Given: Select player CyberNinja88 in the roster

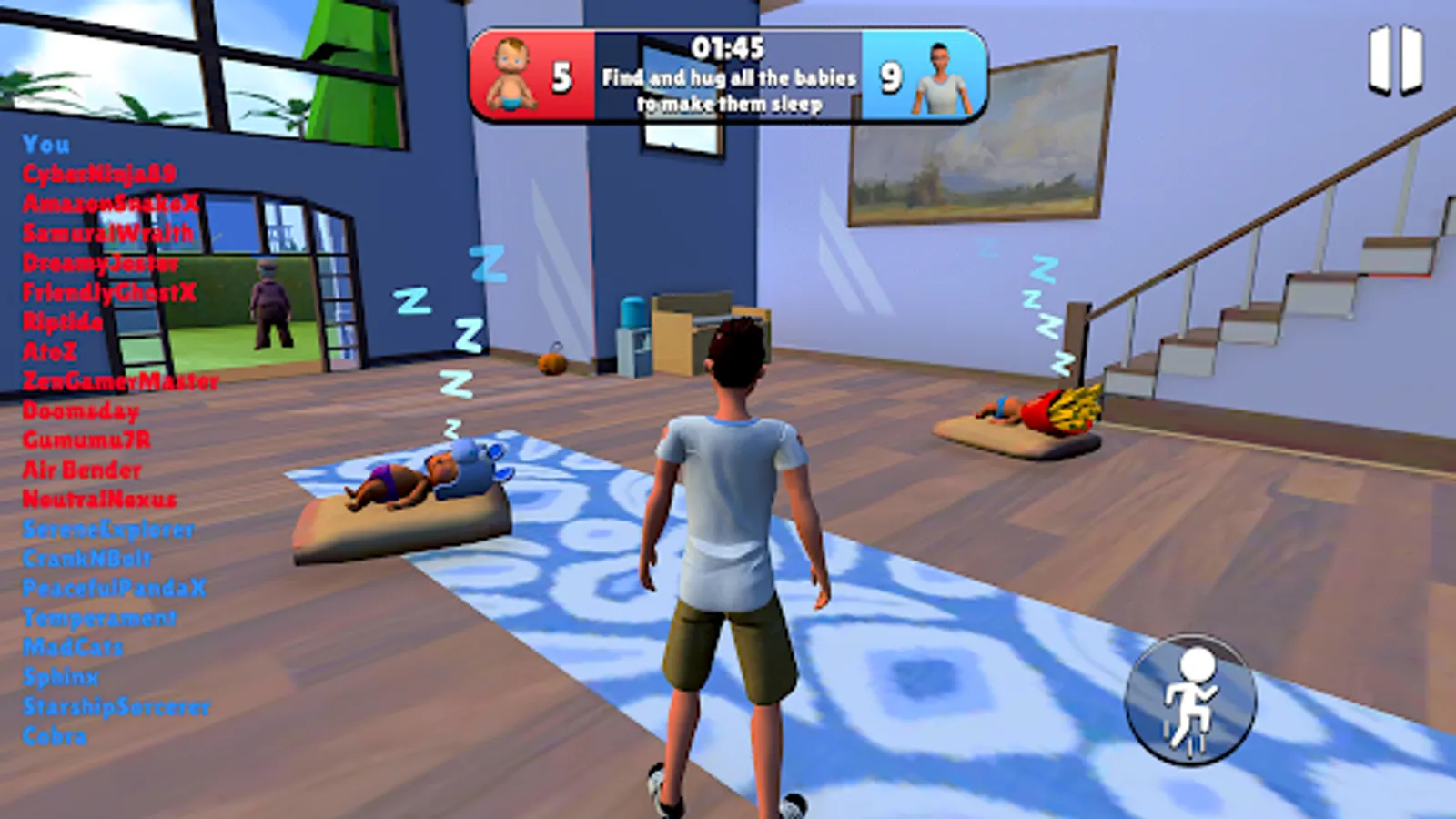Looking at the screenshot, I should point(100,171).
